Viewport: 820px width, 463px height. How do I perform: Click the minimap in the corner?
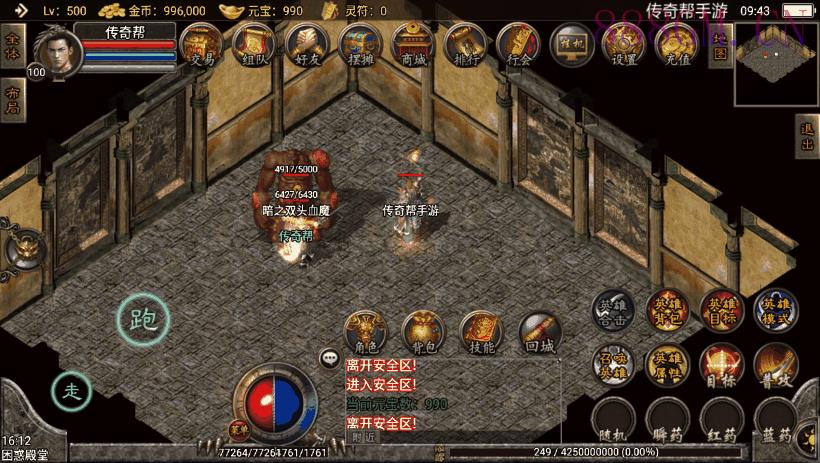click(776, 65)
